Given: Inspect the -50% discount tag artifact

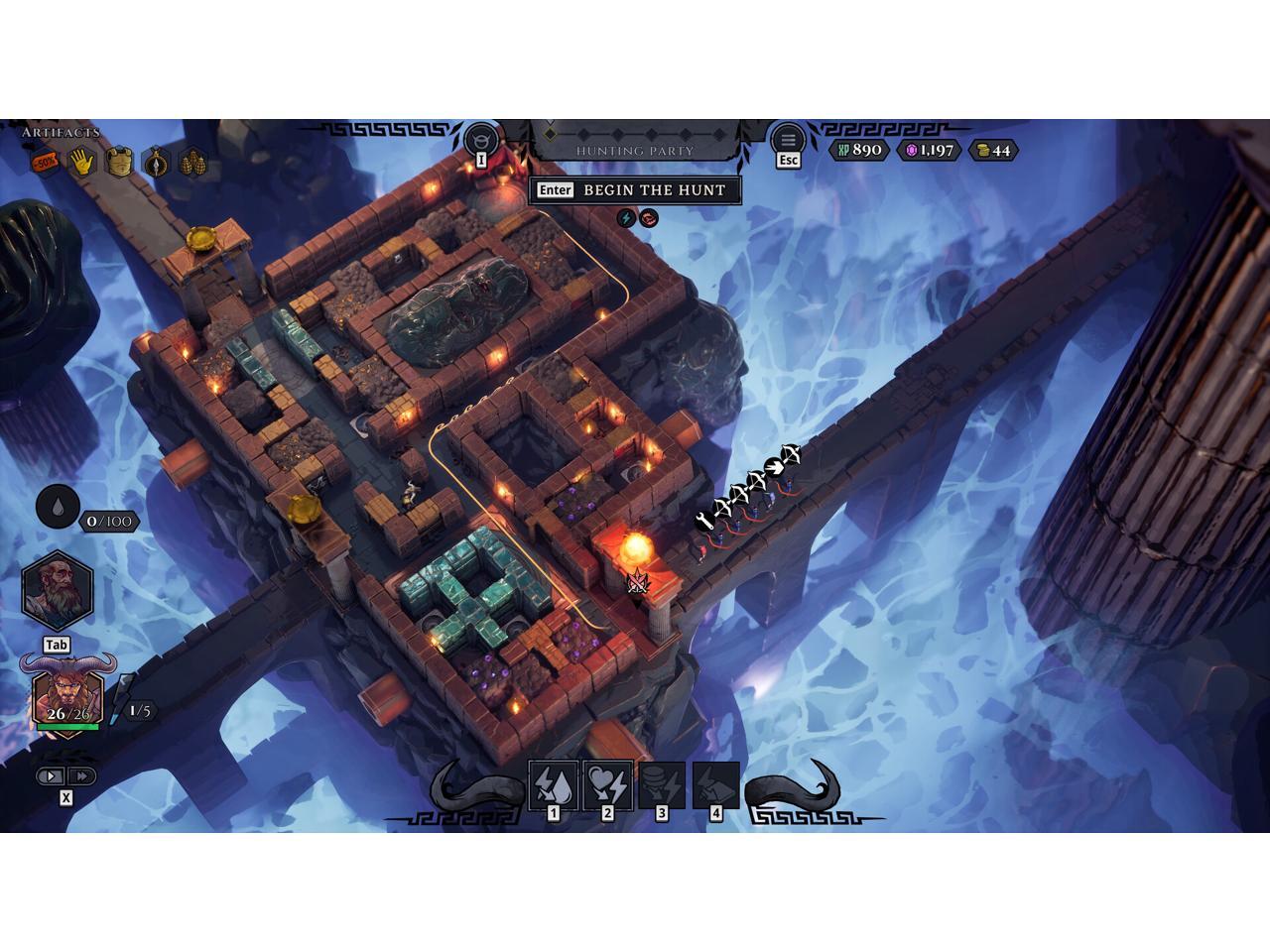Looking at the screenshot, I should 45,162.
